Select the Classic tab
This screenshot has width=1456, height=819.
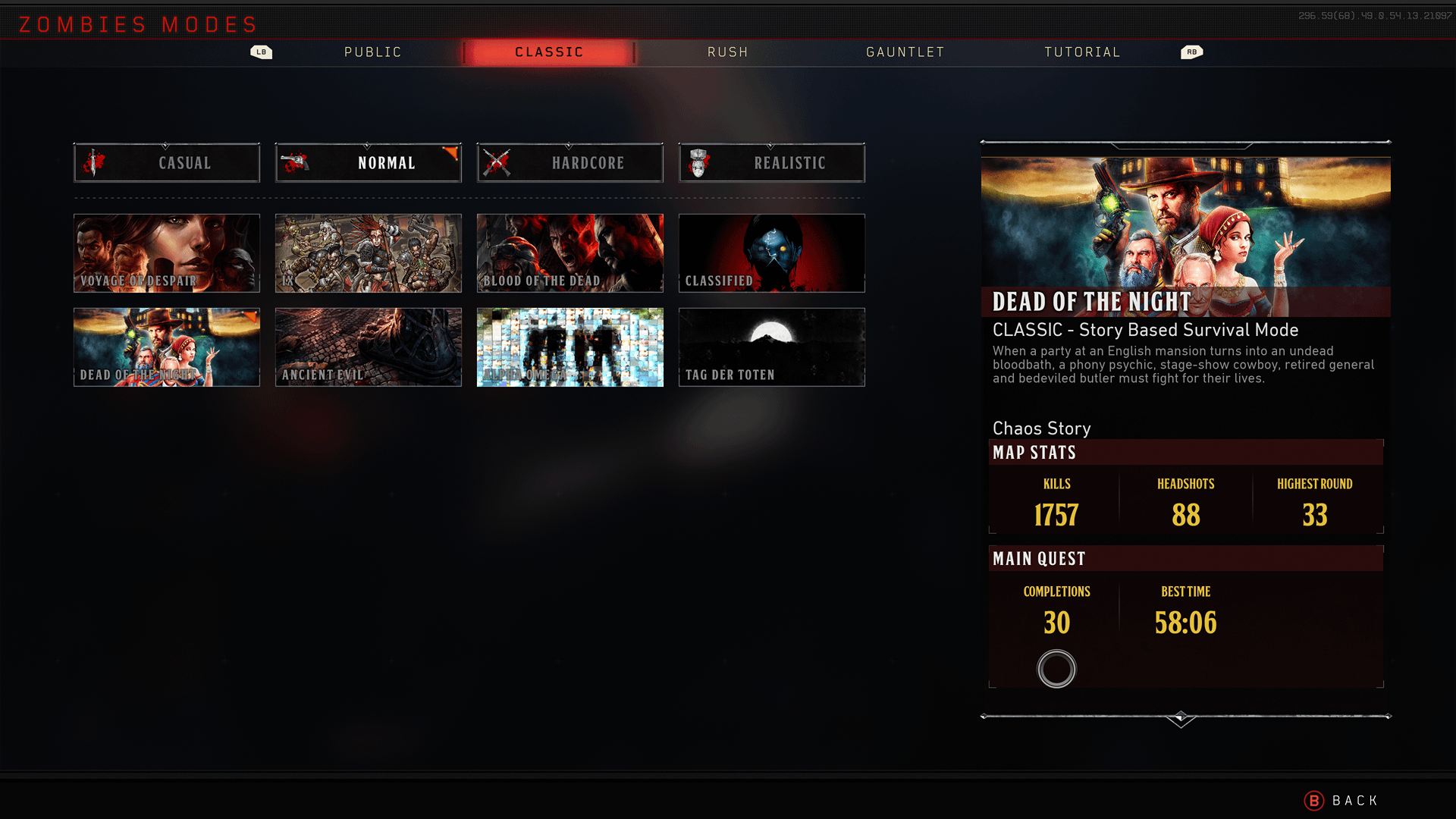tap(549, 52)
